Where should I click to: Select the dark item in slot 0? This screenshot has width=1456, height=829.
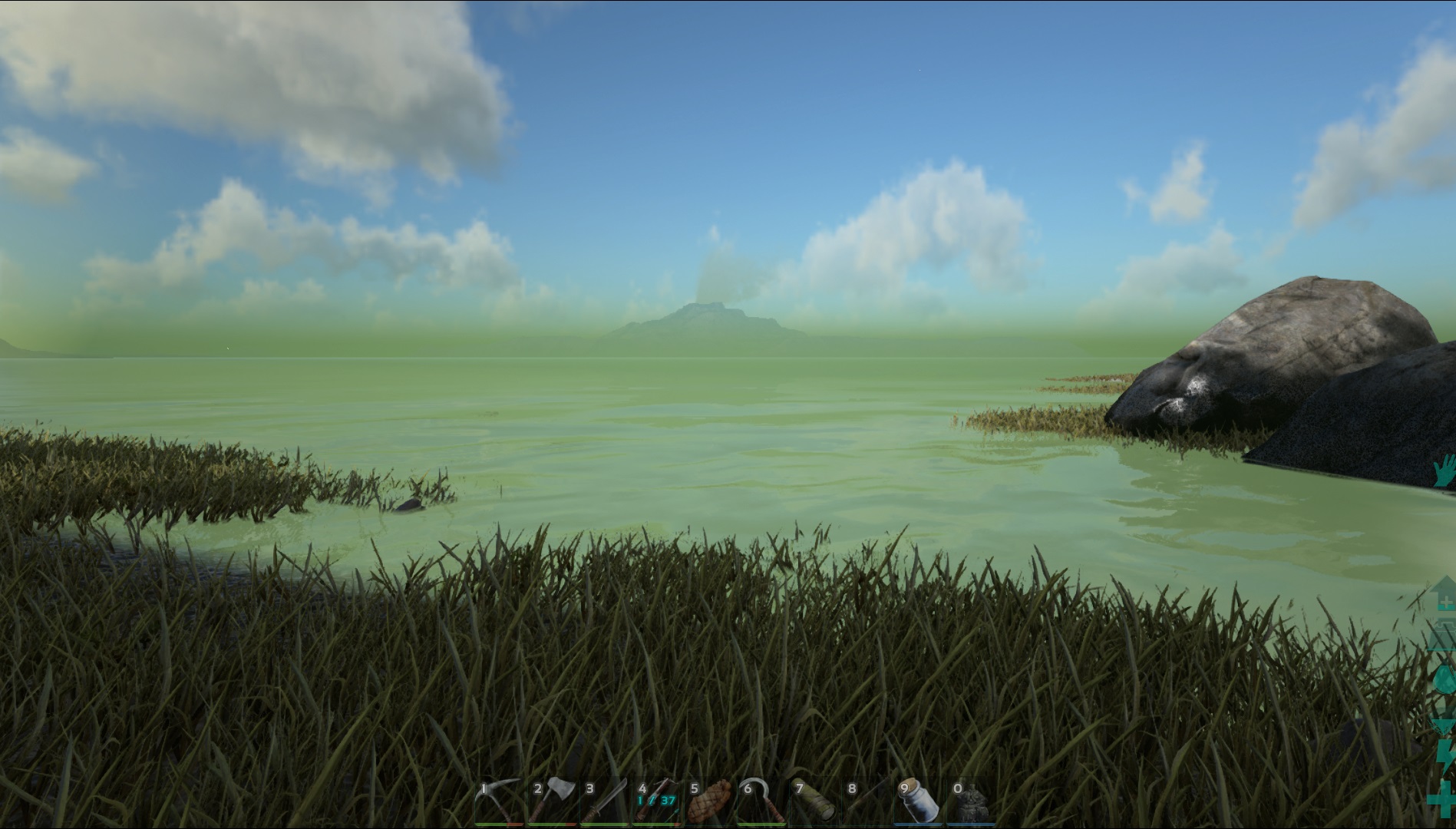972,801
